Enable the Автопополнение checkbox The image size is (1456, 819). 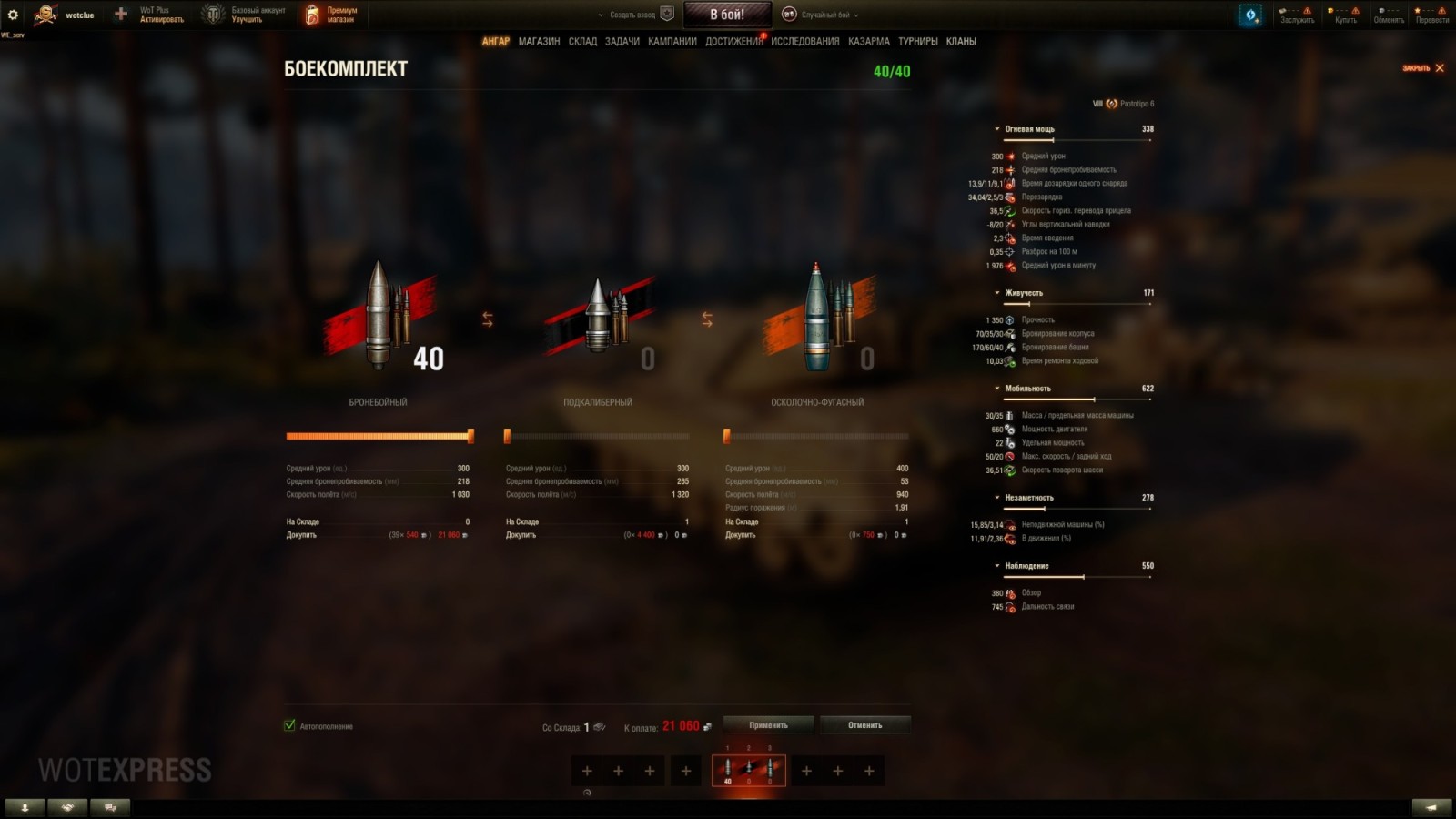pos(288,726)
